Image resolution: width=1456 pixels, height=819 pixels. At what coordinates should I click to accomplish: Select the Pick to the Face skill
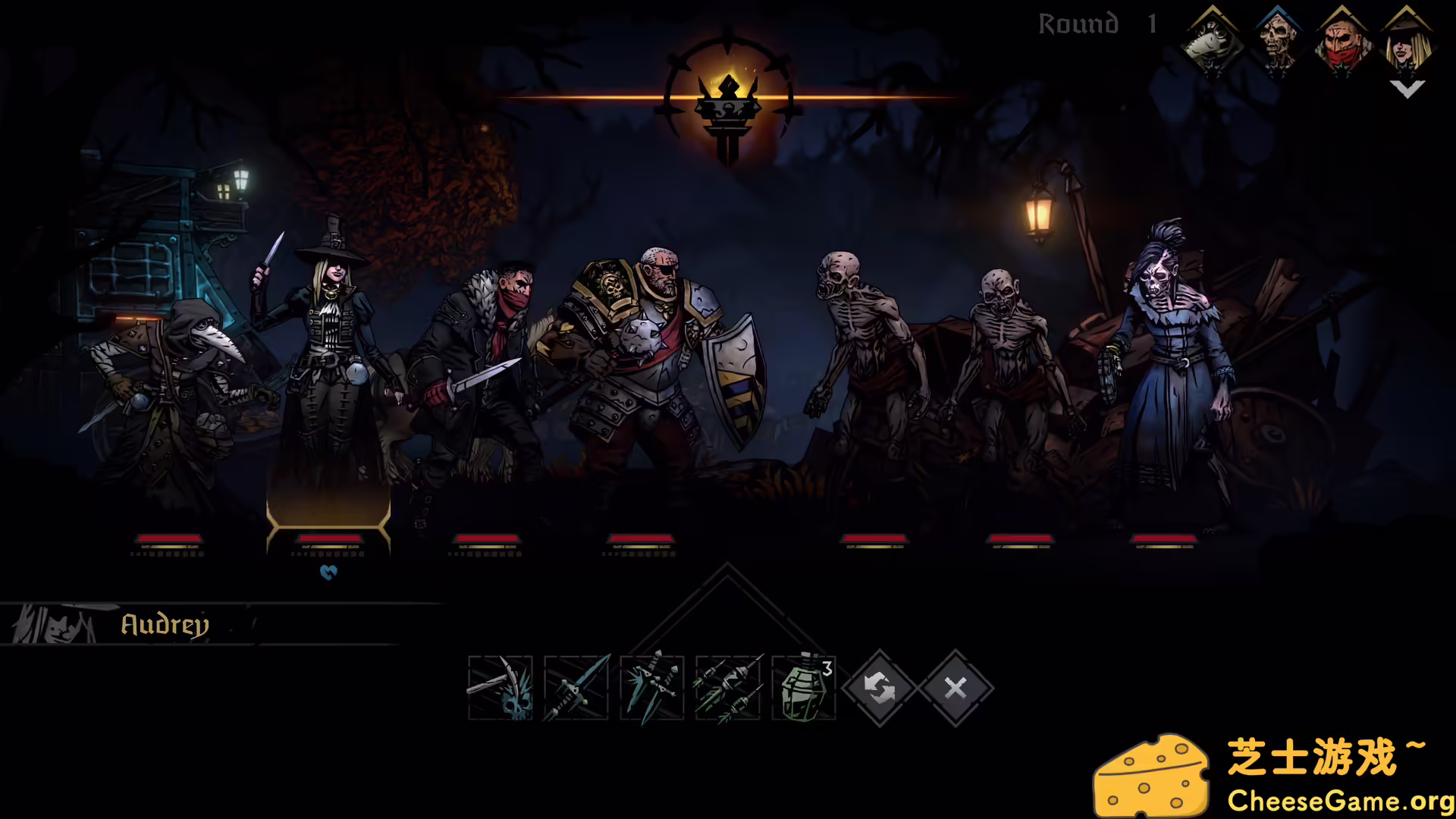pyautogui.click(x=500, y=689)
